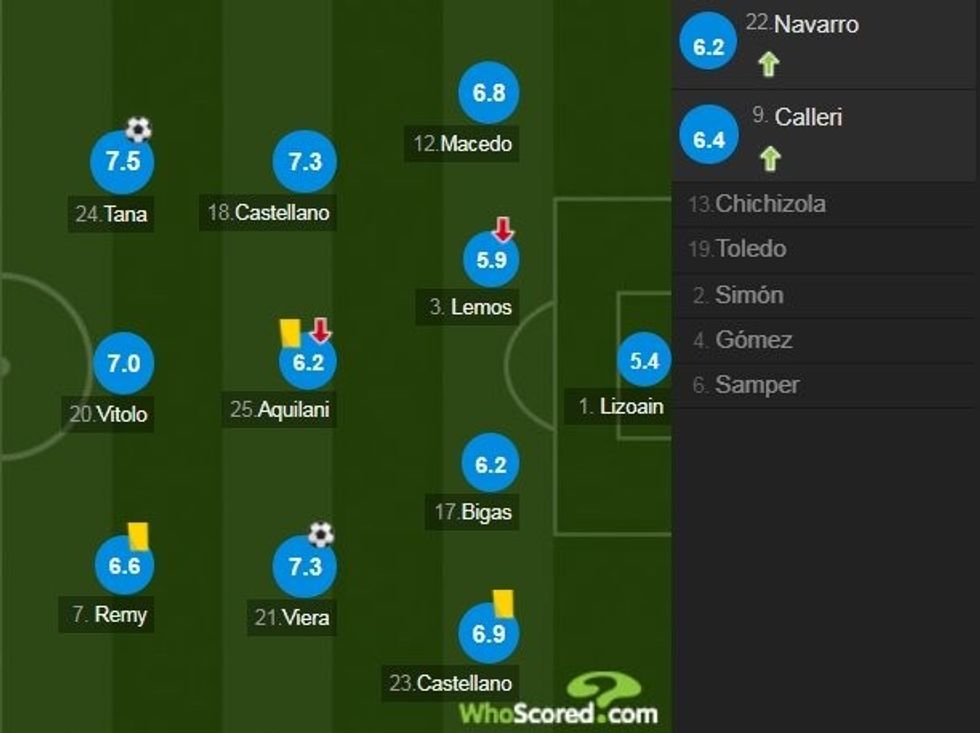
Task: Select Aquilani's 6.2 rating circle
Action: (308, 363)
